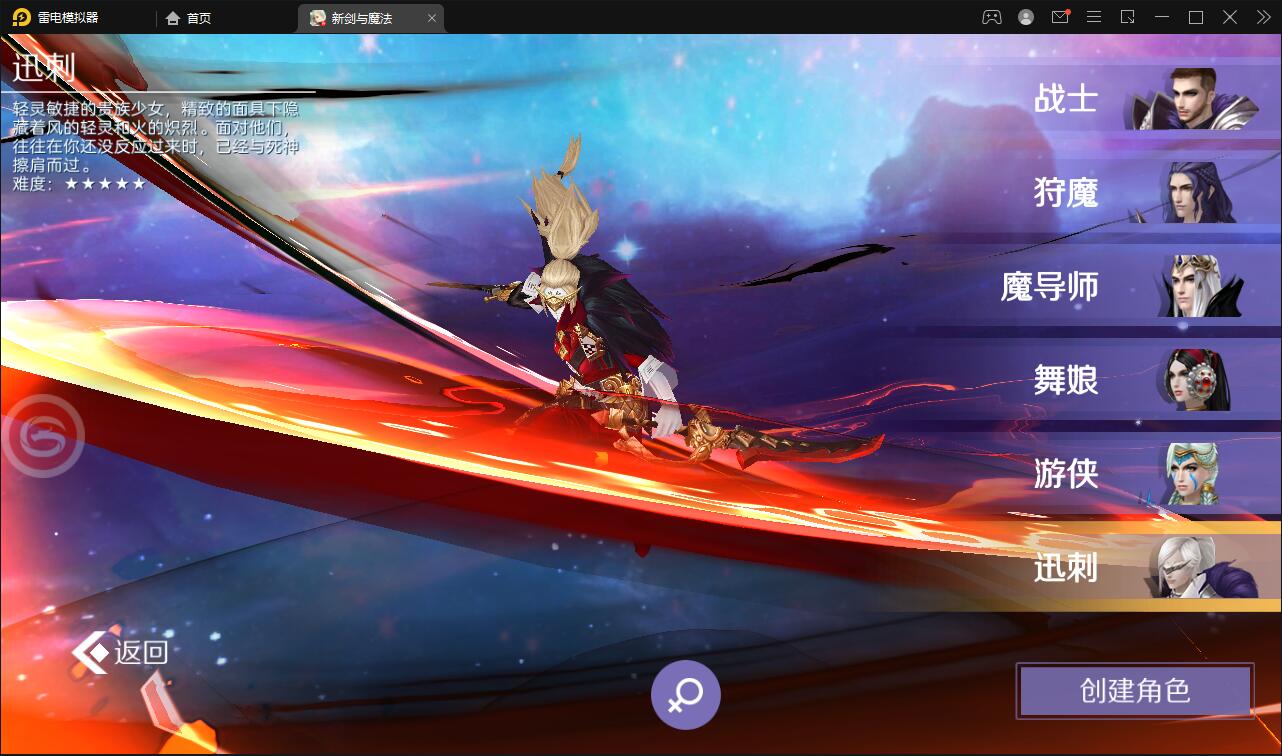1282x756 pixels.
Task: Open the magnifier search button at bottom center
Action: click(685, 694)
